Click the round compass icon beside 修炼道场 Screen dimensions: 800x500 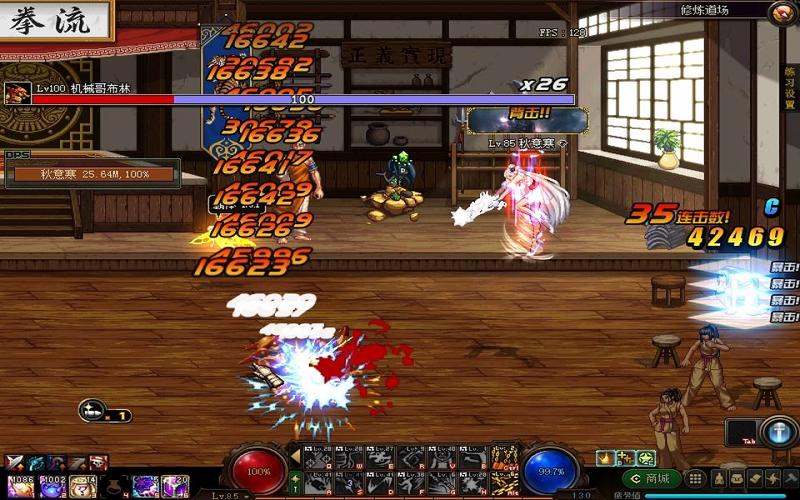click(x=782, y=12)
